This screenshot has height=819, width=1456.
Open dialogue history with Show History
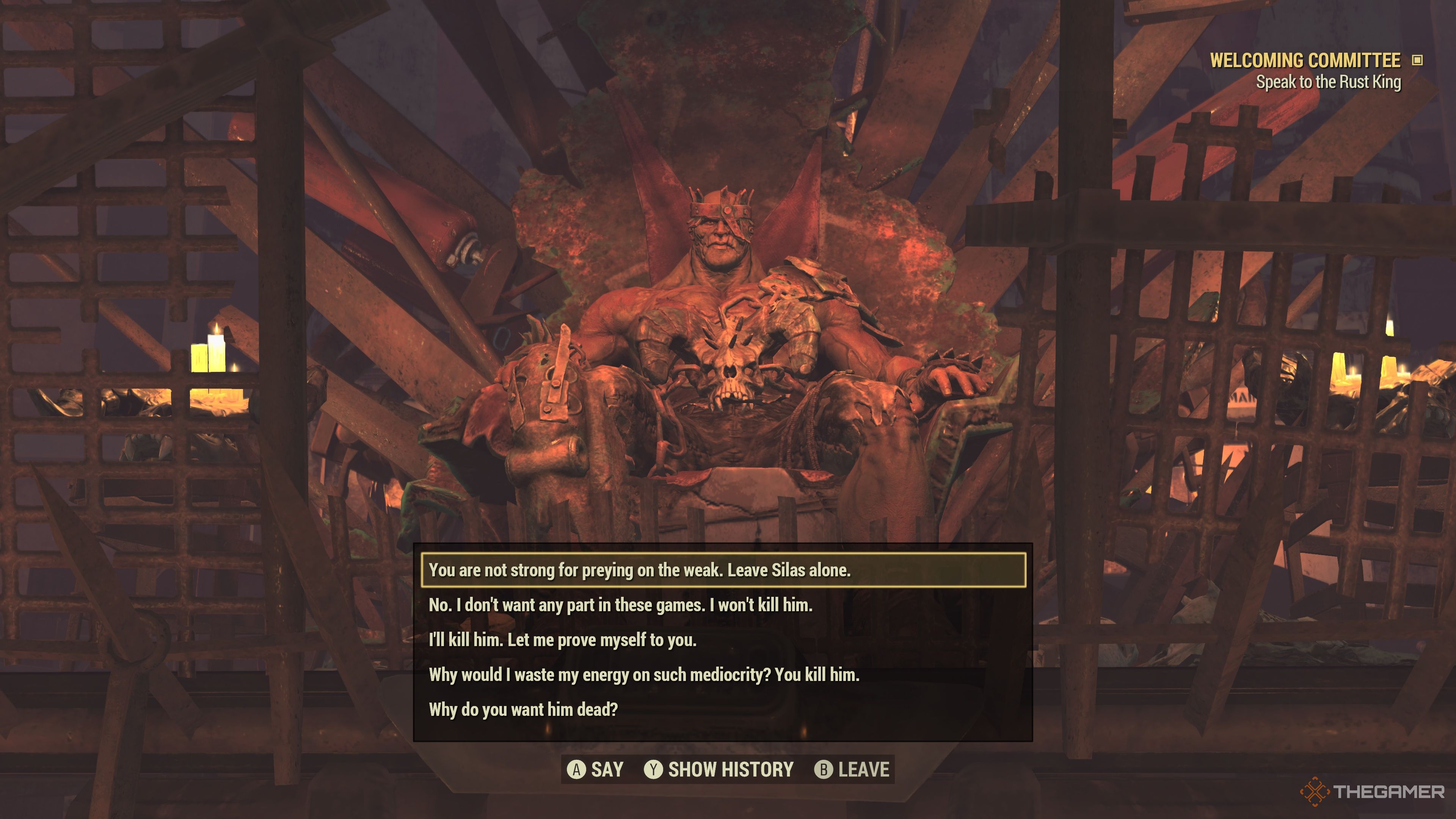(729, 769)
